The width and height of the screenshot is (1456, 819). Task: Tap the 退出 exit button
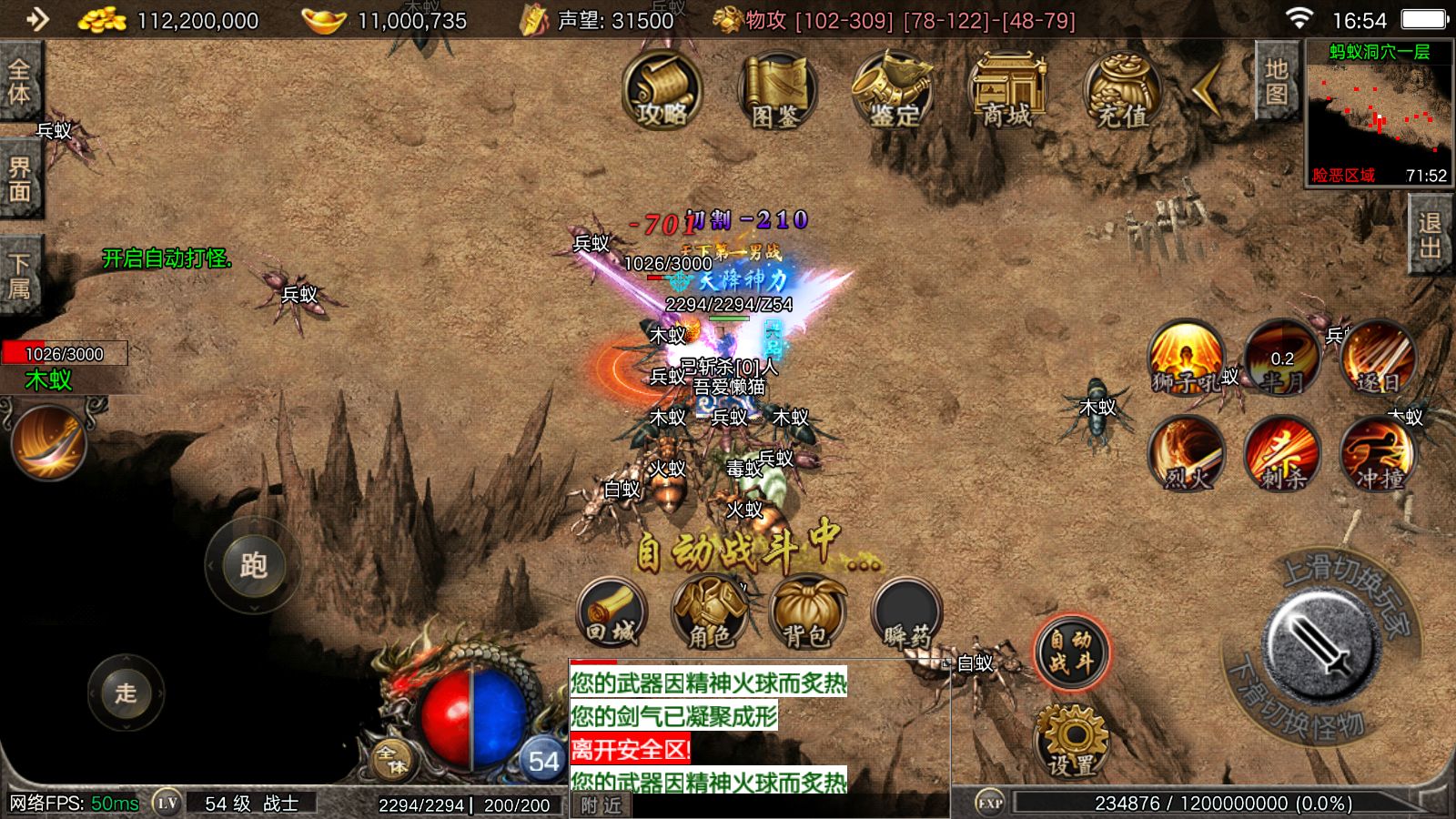click(1430, 237)
